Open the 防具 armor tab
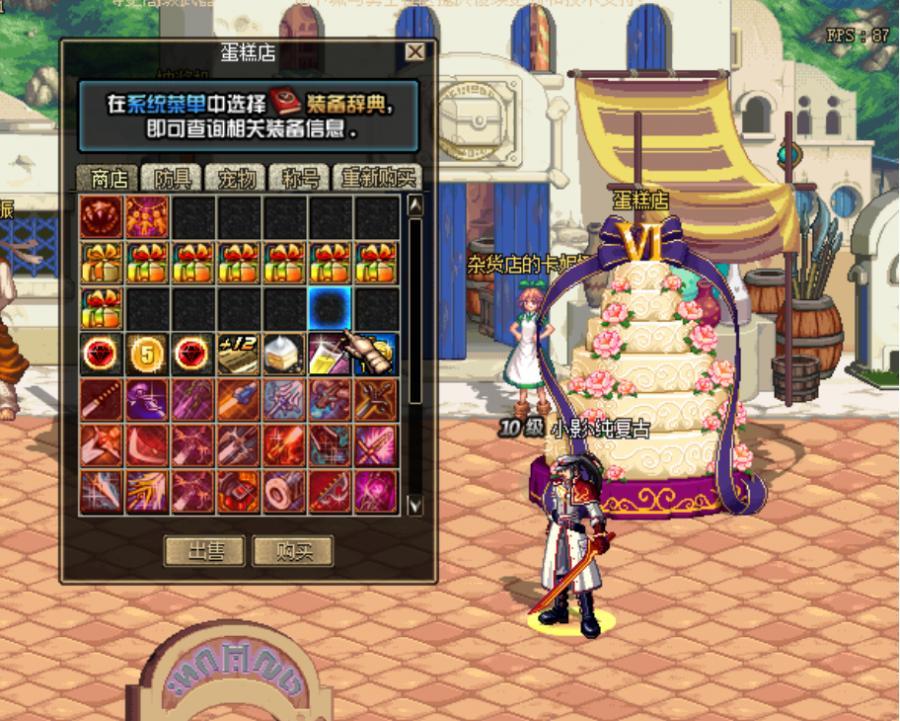Image resolution: width=900 pixels, height=721 pixels. 172,178
